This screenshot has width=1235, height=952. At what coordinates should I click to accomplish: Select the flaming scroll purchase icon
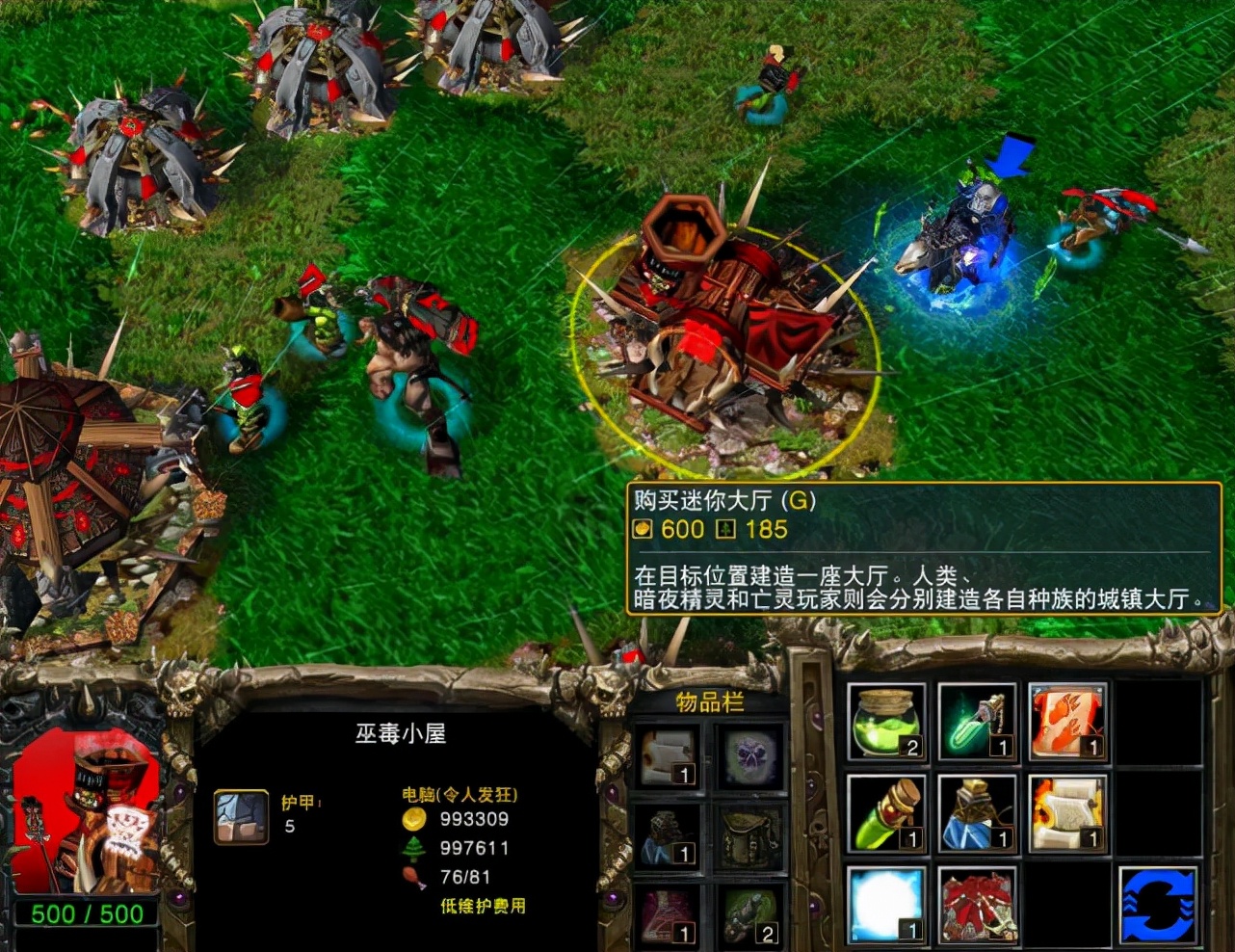click(1067, 814)
